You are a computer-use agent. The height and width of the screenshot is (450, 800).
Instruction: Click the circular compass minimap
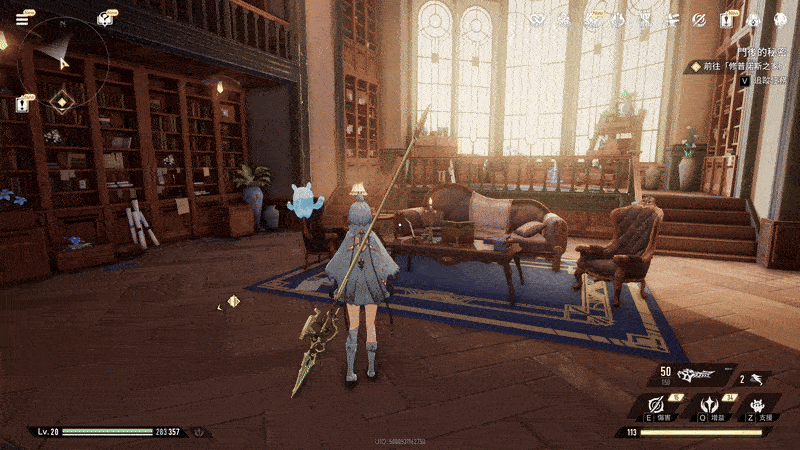62,62
